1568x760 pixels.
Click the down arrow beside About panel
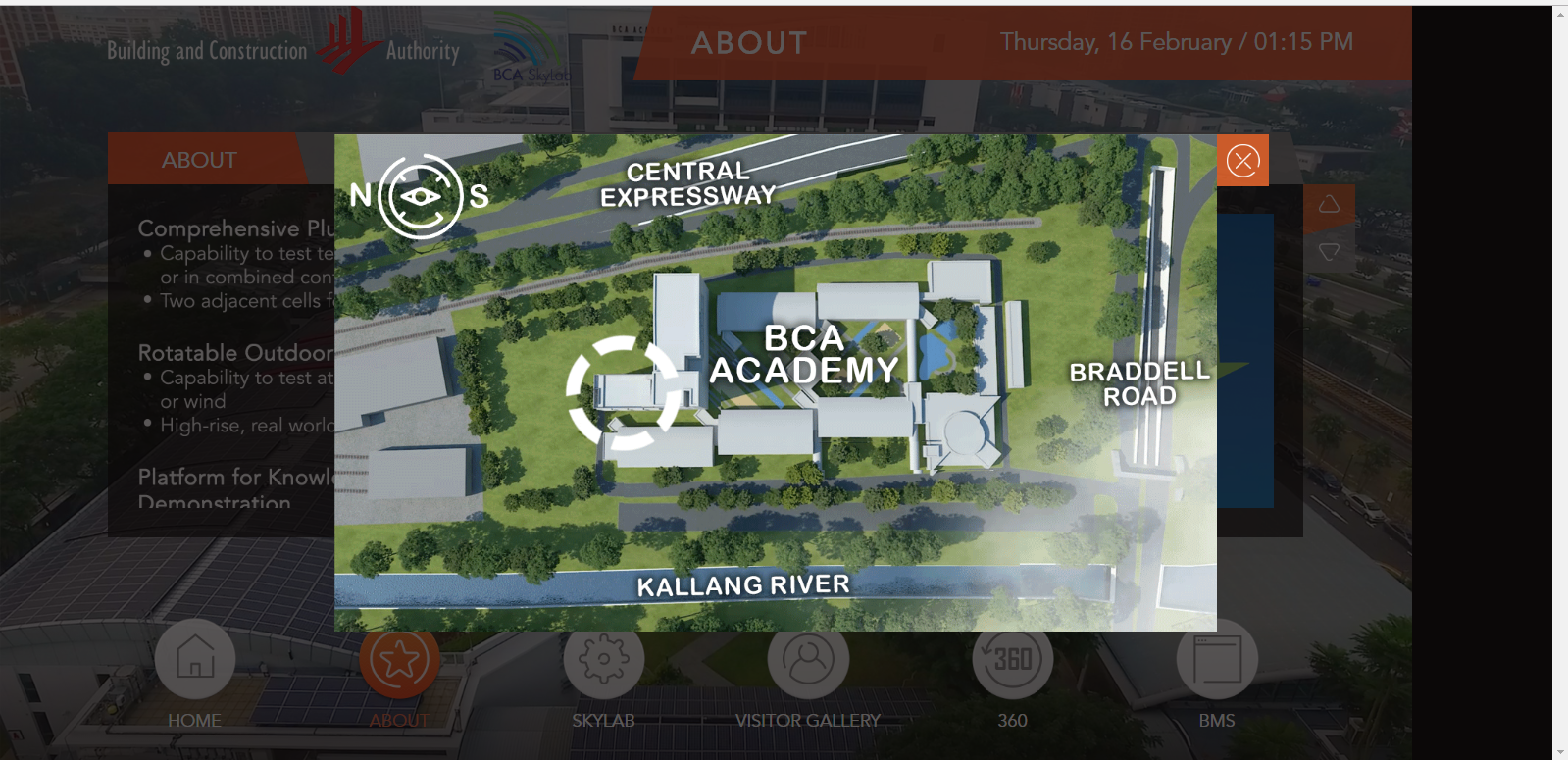[1329, 252]
